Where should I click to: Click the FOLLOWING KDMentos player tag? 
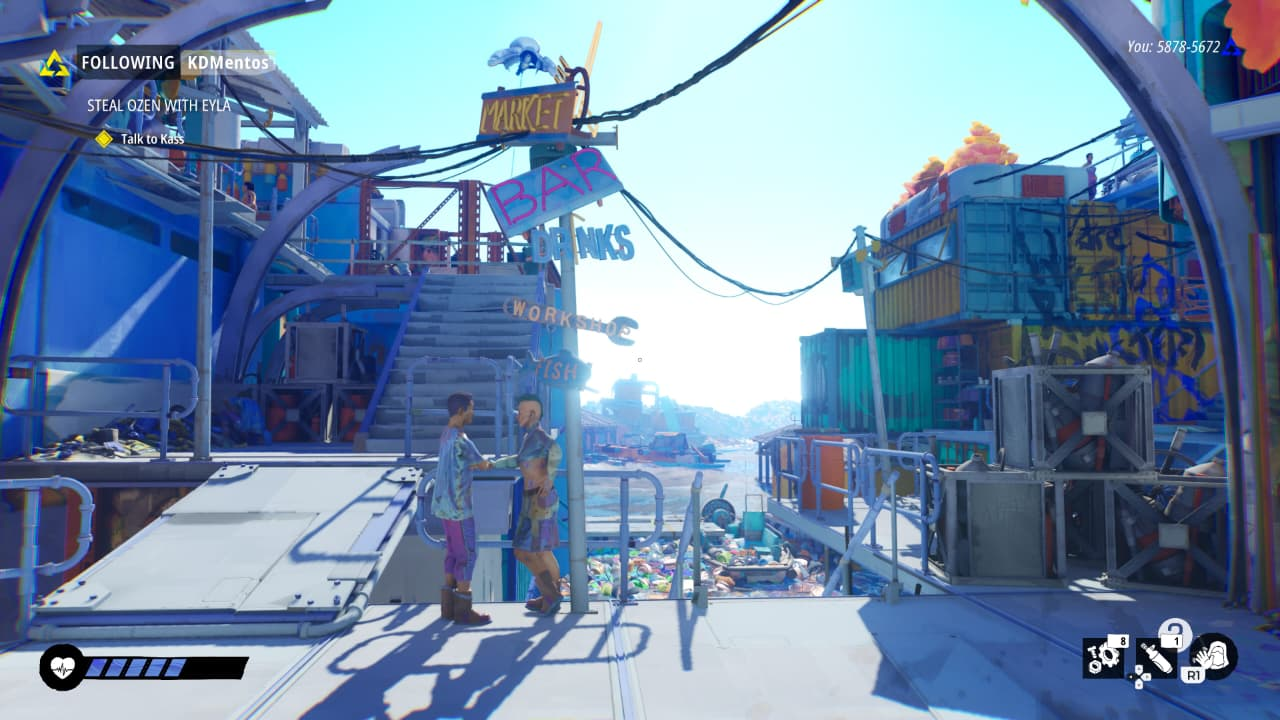coord(175,63)
